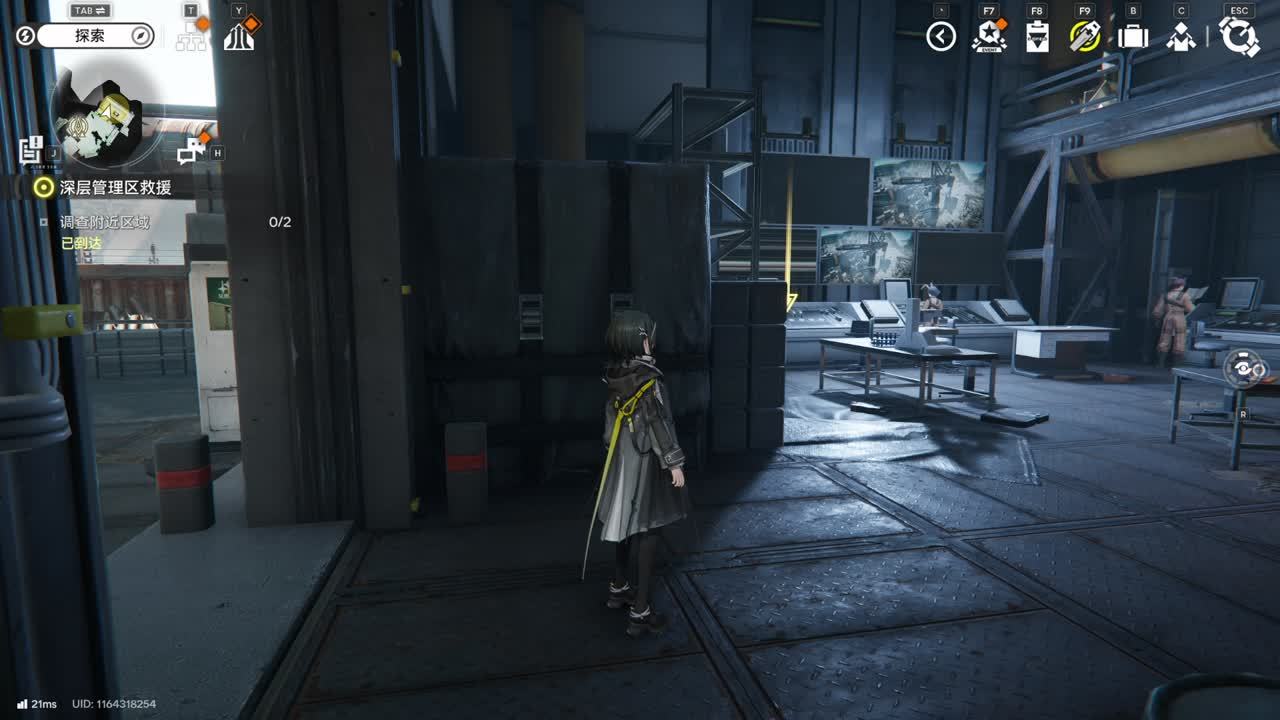
Task: Open the clipboard pass icon
Action: [1038, 37]
